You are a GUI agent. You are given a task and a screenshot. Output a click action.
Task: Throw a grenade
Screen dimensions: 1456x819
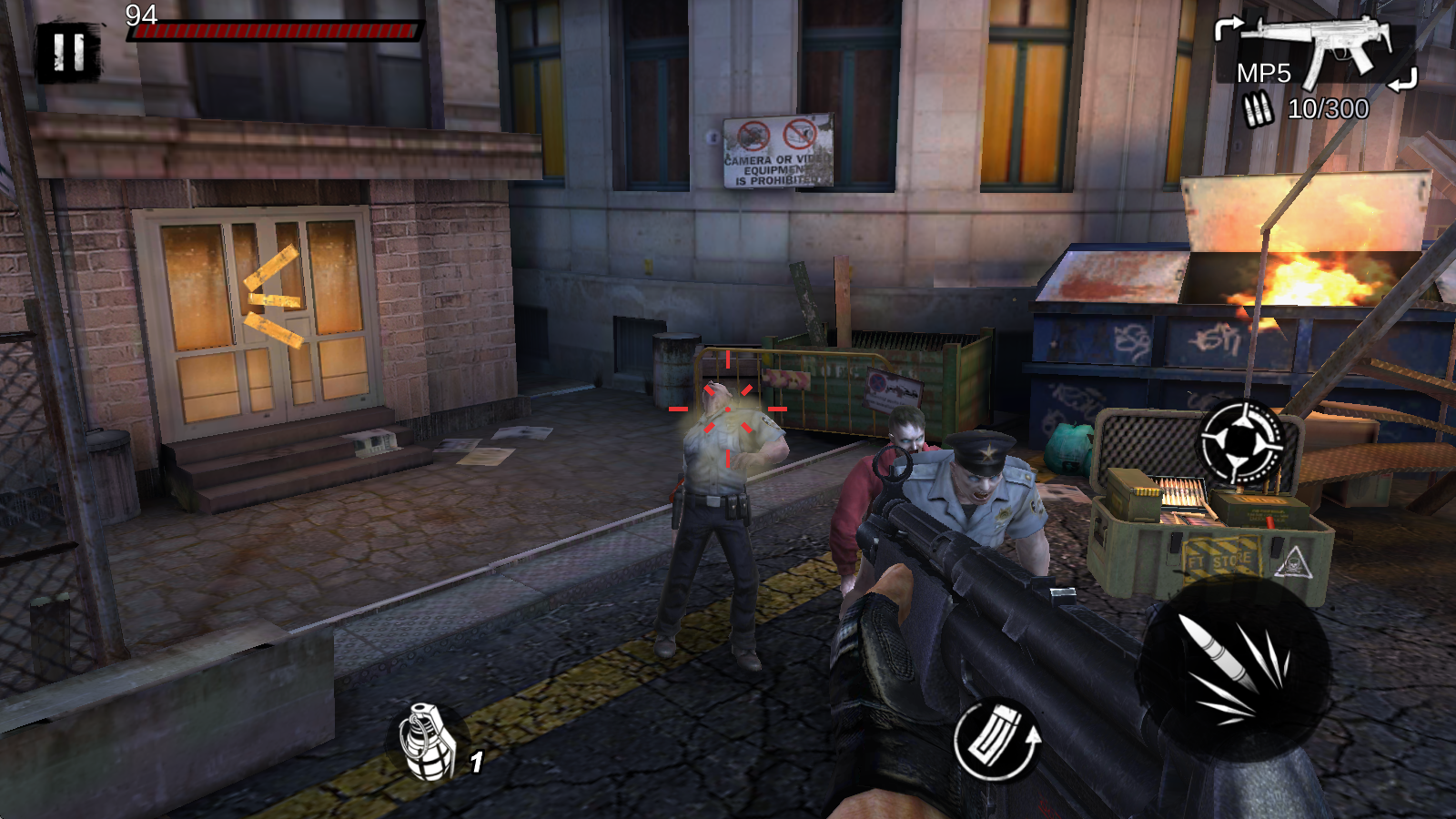pyautogui.click(x=428, y=742)
